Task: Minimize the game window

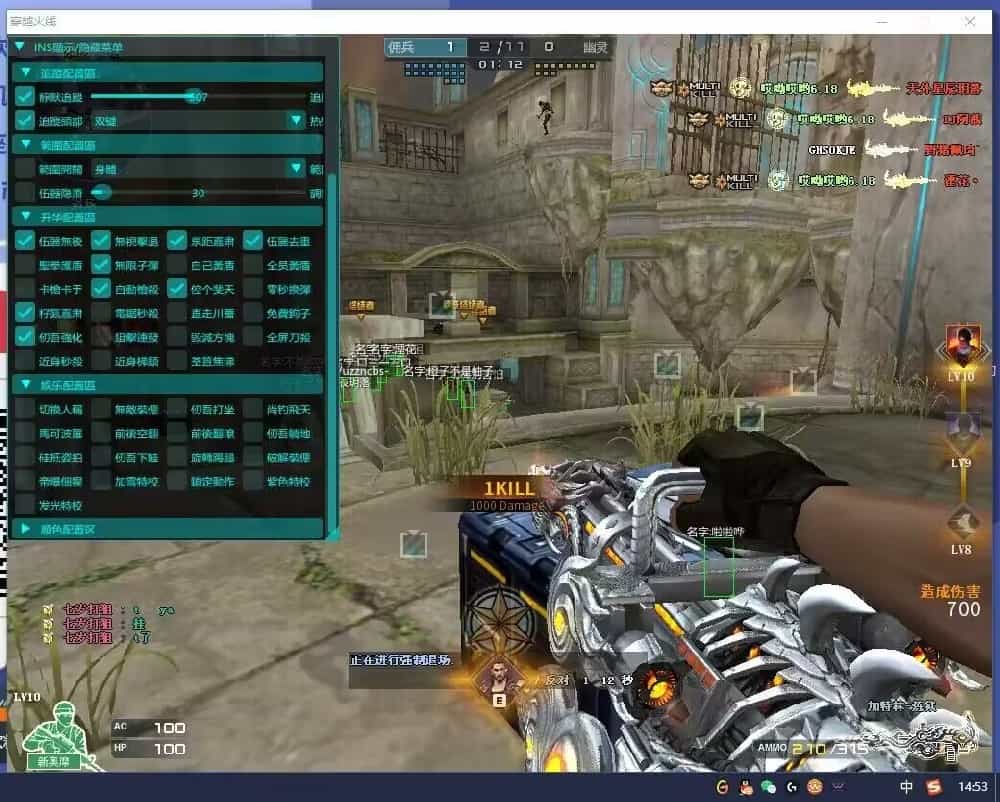Action: [881, 20]
